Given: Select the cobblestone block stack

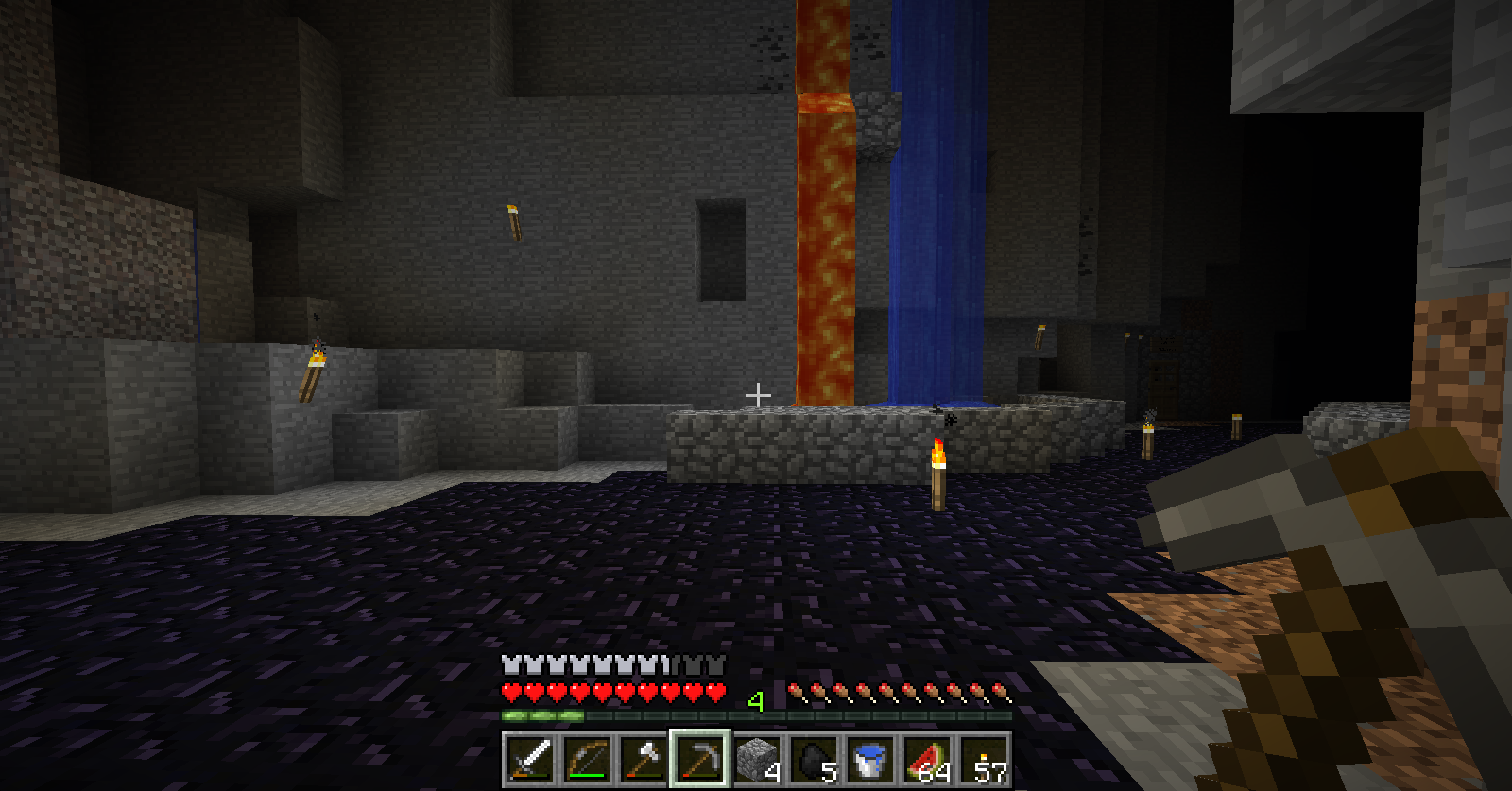Looking at the screenshot, I should coord(756,759).
